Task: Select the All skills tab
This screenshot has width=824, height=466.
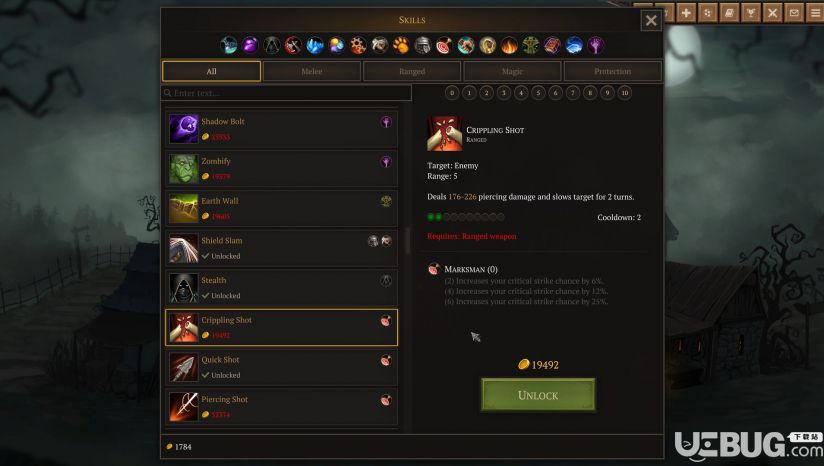Action: coord(211,71)
